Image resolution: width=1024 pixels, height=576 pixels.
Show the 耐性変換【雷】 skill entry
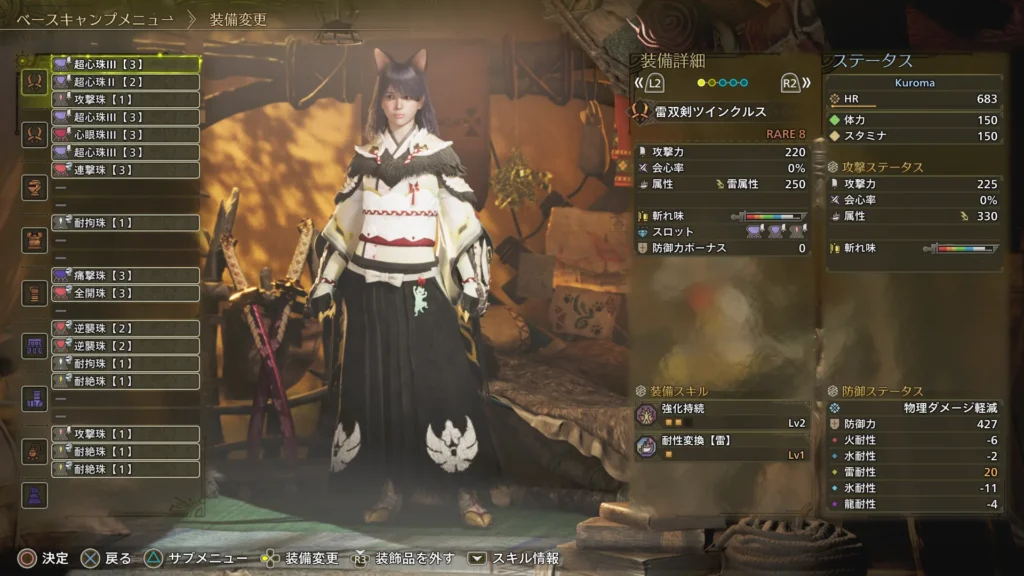[x=722, y=447]
